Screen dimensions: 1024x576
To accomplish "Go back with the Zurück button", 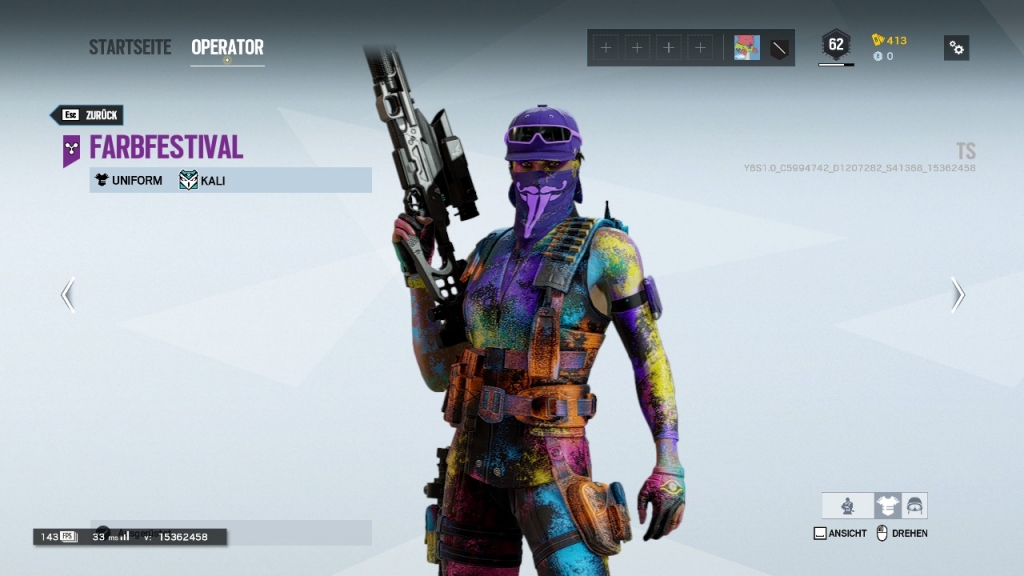I will [x=87, y=115].
